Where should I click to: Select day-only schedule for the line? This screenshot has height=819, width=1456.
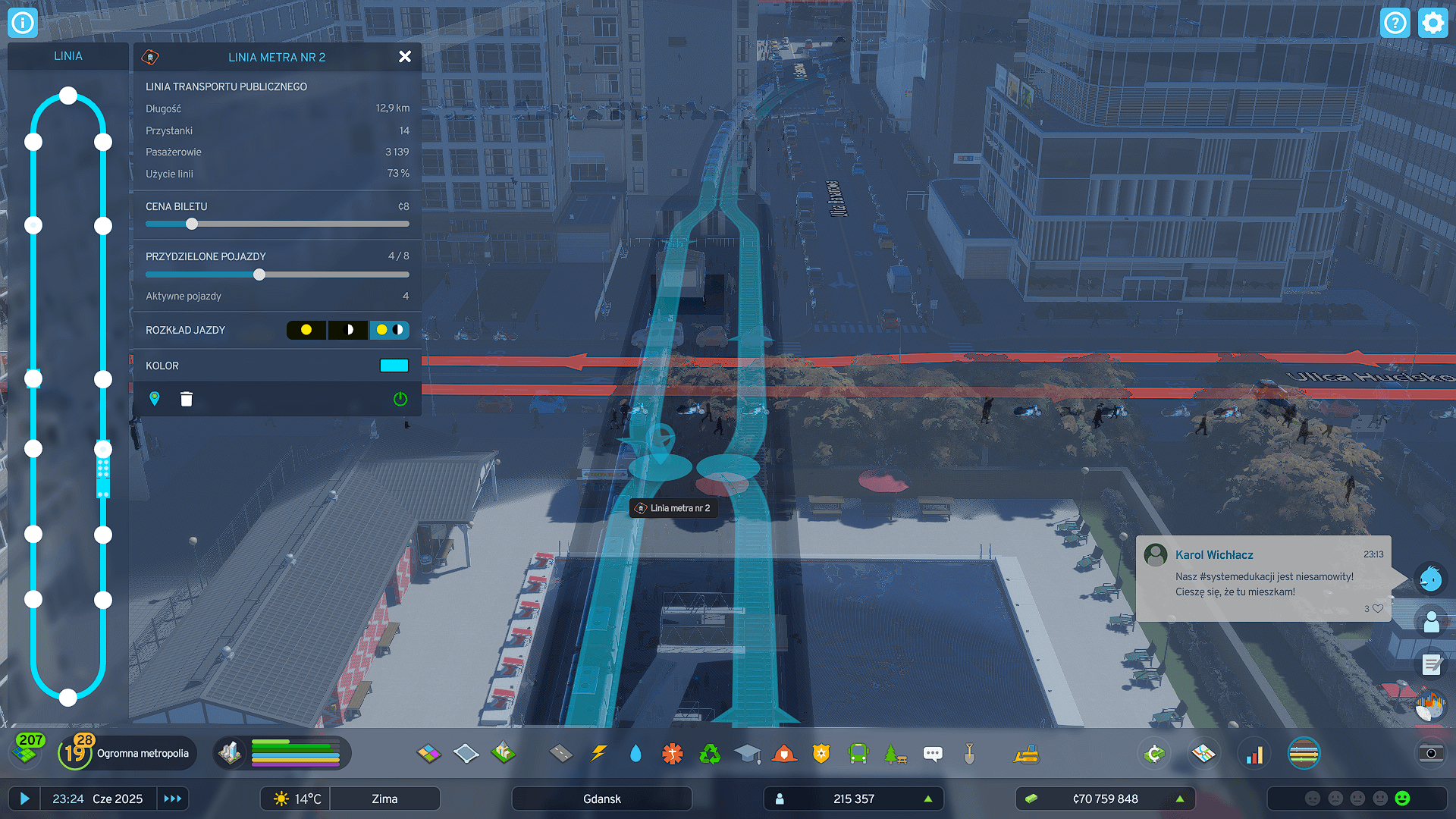(306, 330)
